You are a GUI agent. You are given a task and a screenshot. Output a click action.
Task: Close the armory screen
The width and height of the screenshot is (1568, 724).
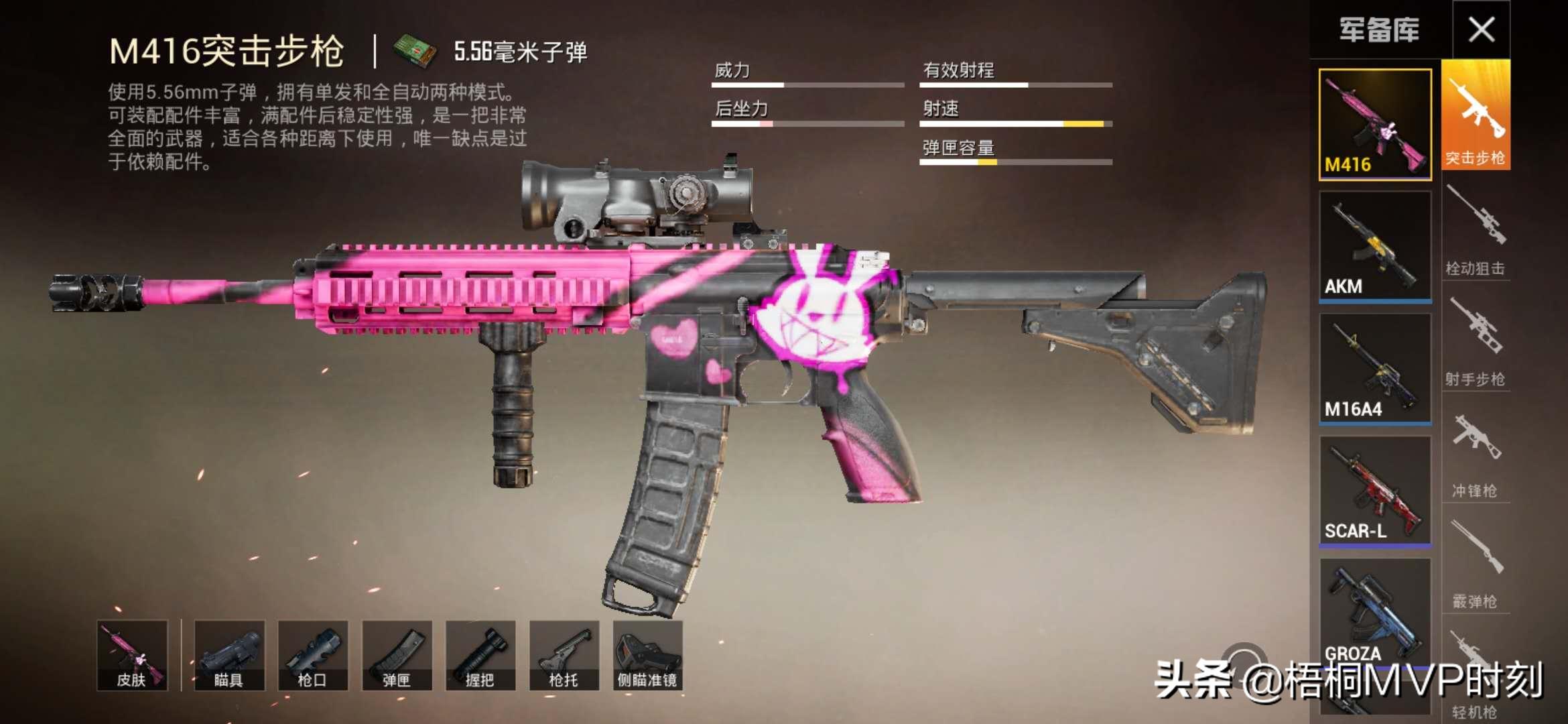pos(1481,29)
